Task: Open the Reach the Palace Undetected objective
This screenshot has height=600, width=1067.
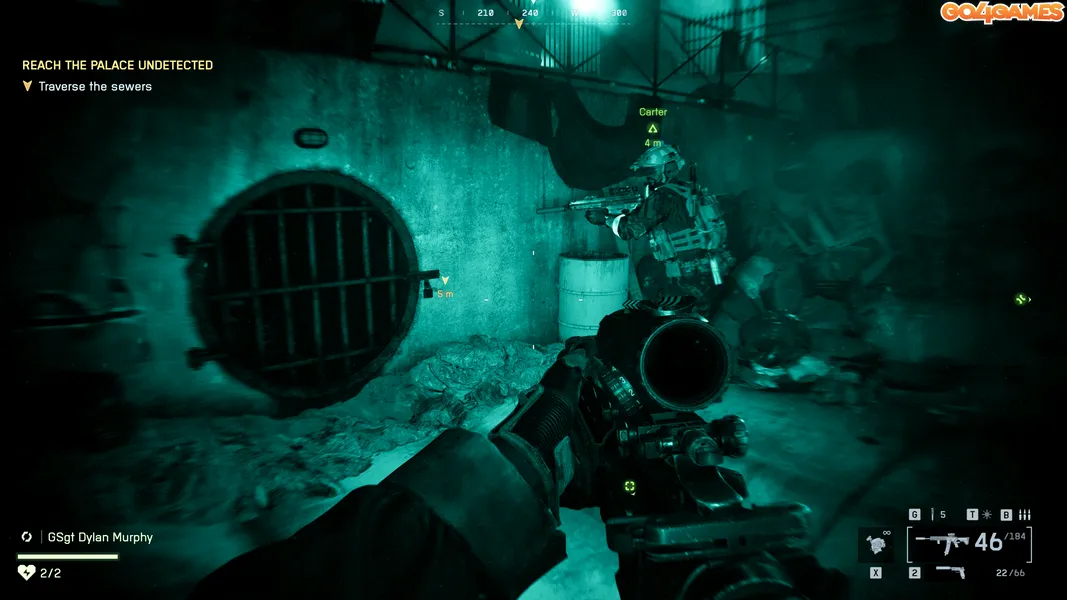Action: click(117, 65)
